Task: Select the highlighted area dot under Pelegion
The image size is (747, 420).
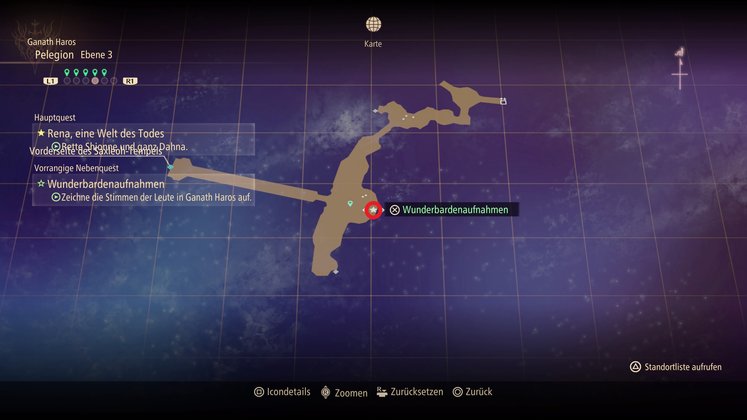Action: pos(95,79)
